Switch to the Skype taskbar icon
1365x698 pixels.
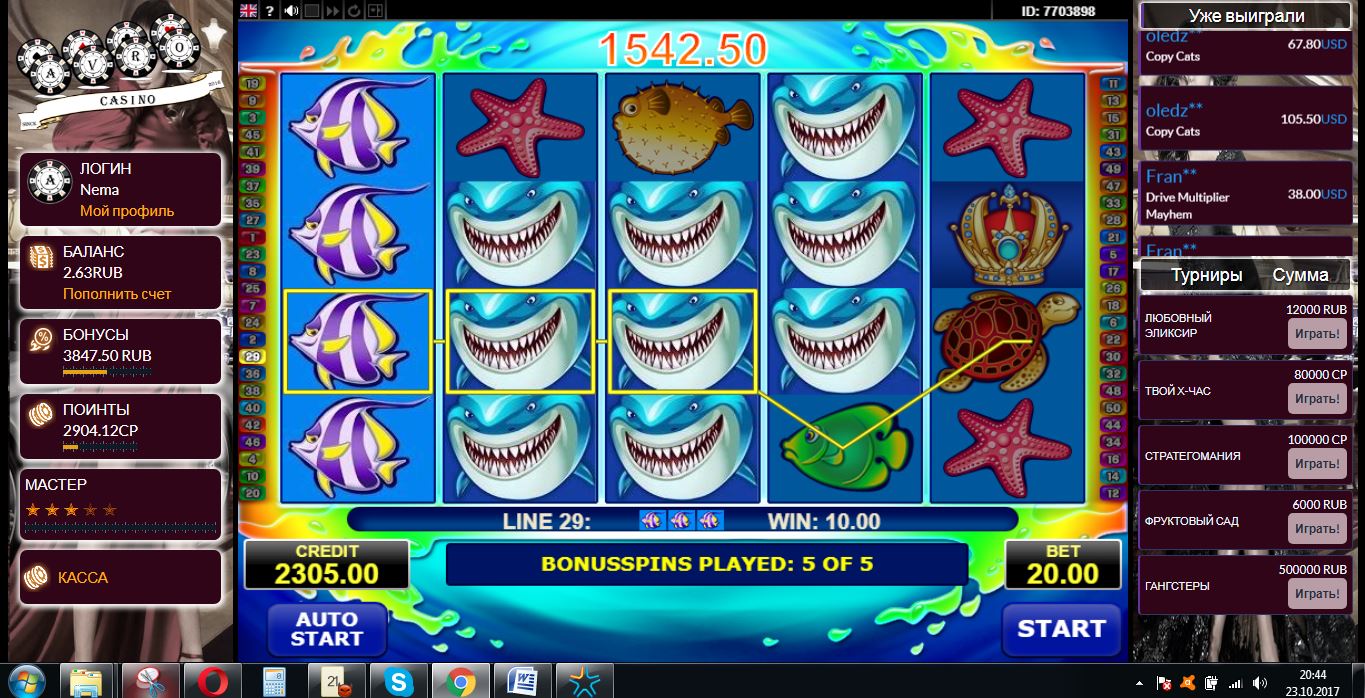[399, 682]
